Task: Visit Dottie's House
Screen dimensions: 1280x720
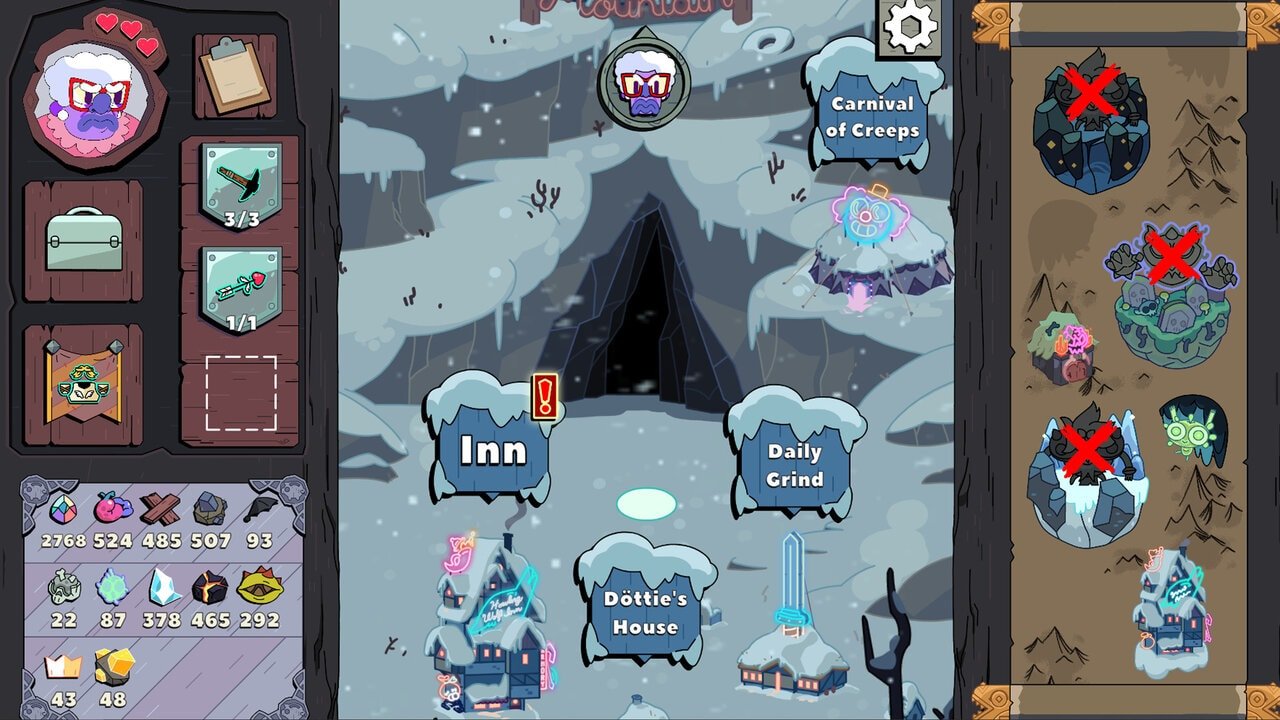Action: (645, 611)
